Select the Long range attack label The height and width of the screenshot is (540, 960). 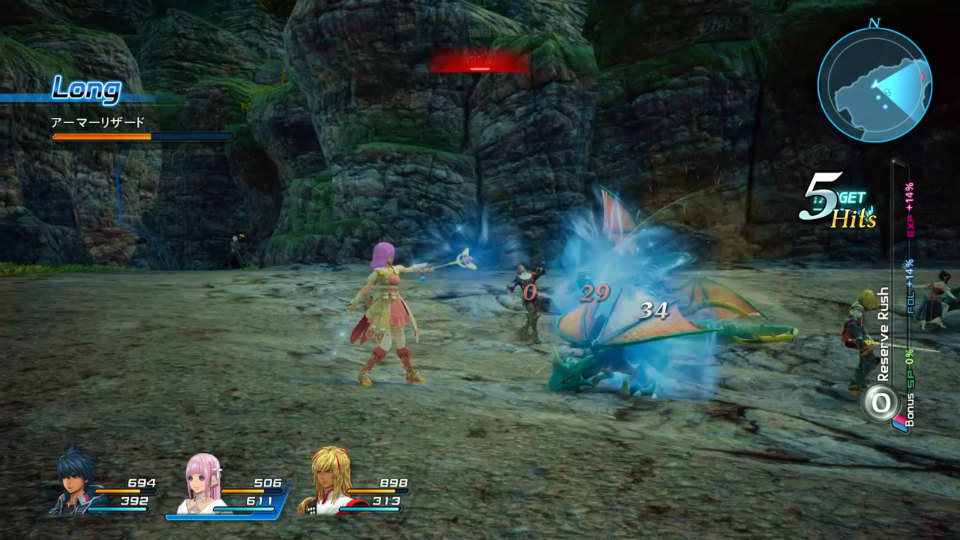(x=86, y=89)
